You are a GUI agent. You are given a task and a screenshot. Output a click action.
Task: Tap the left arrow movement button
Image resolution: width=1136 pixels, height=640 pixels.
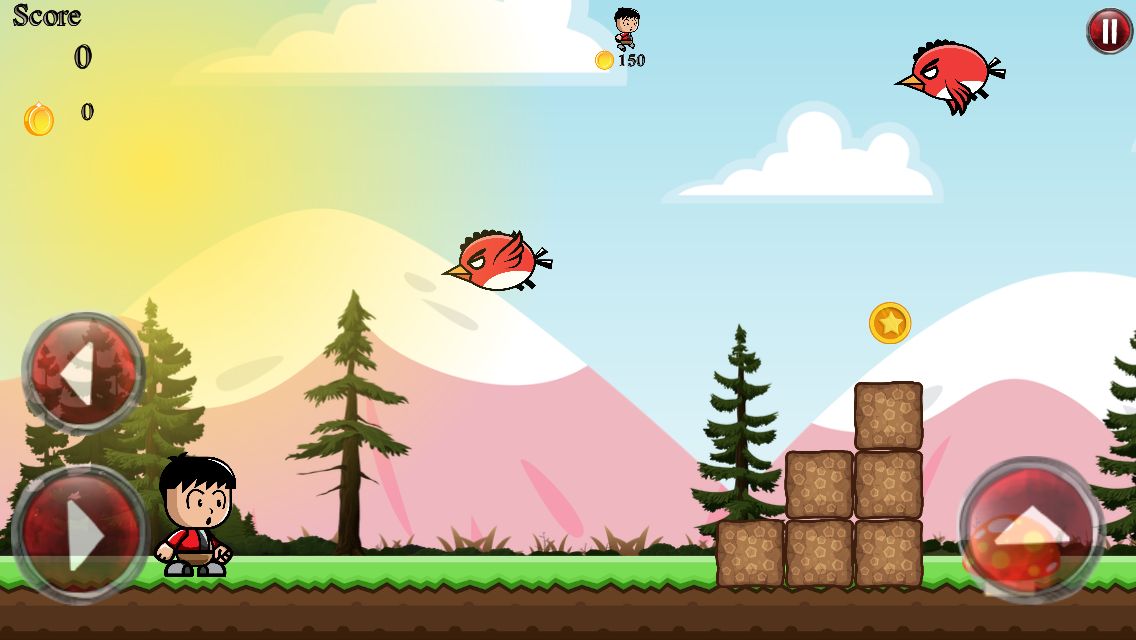[83, 372]
